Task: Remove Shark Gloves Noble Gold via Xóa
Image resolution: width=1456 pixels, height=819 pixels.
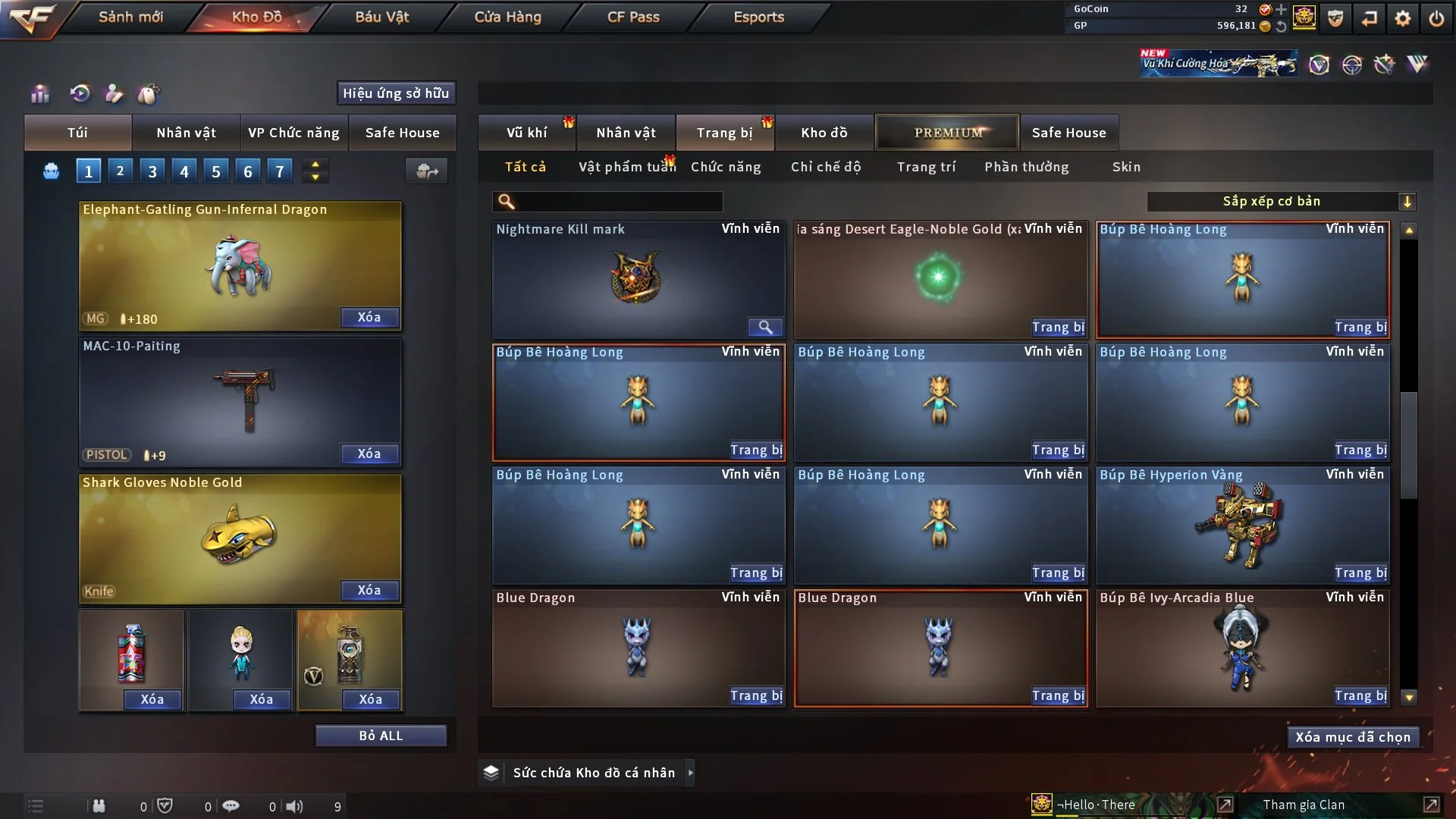Action: click(x=369, y=590)
